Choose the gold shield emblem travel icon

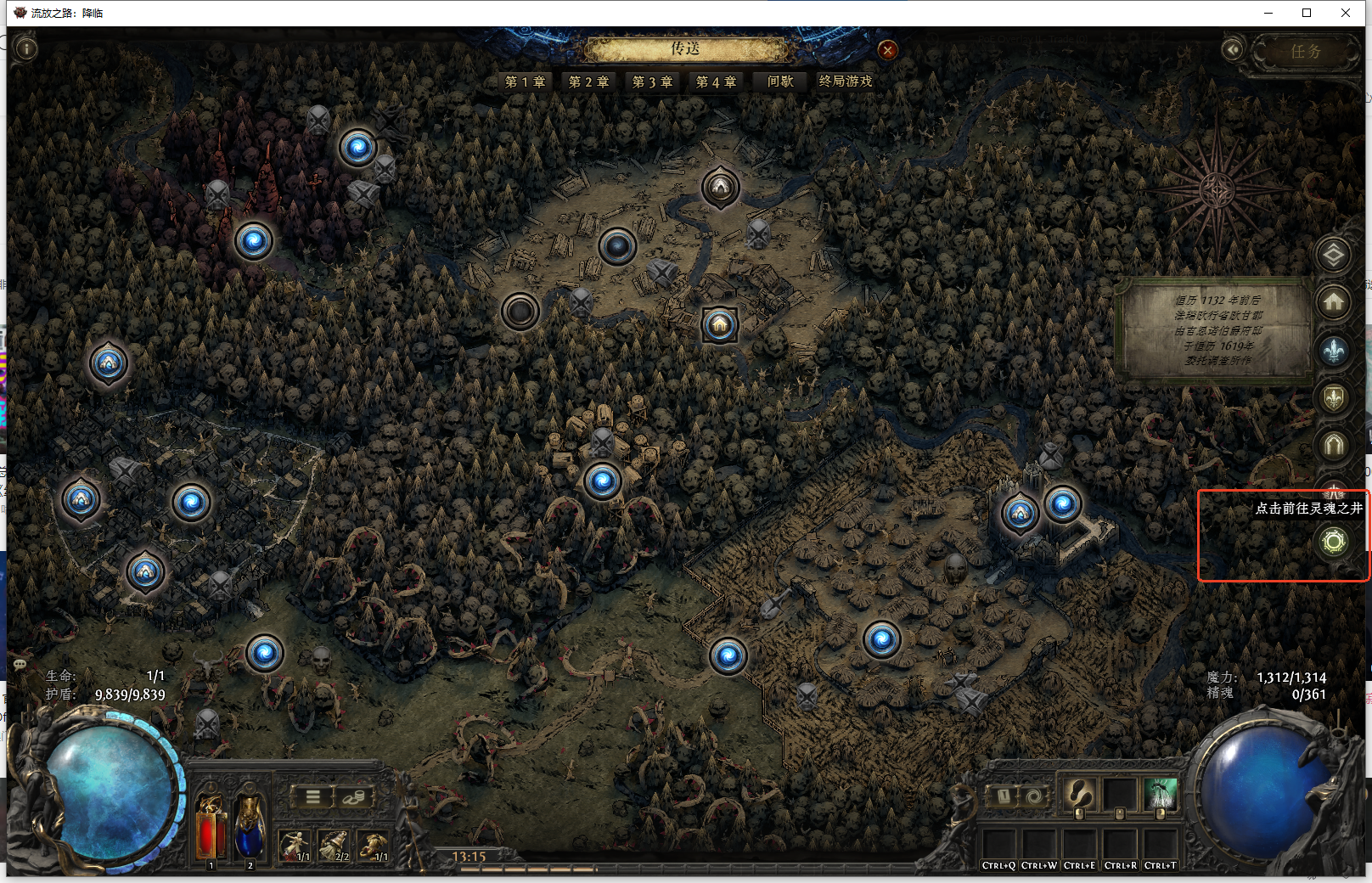pyautogui.click(x=1334, y=397)
